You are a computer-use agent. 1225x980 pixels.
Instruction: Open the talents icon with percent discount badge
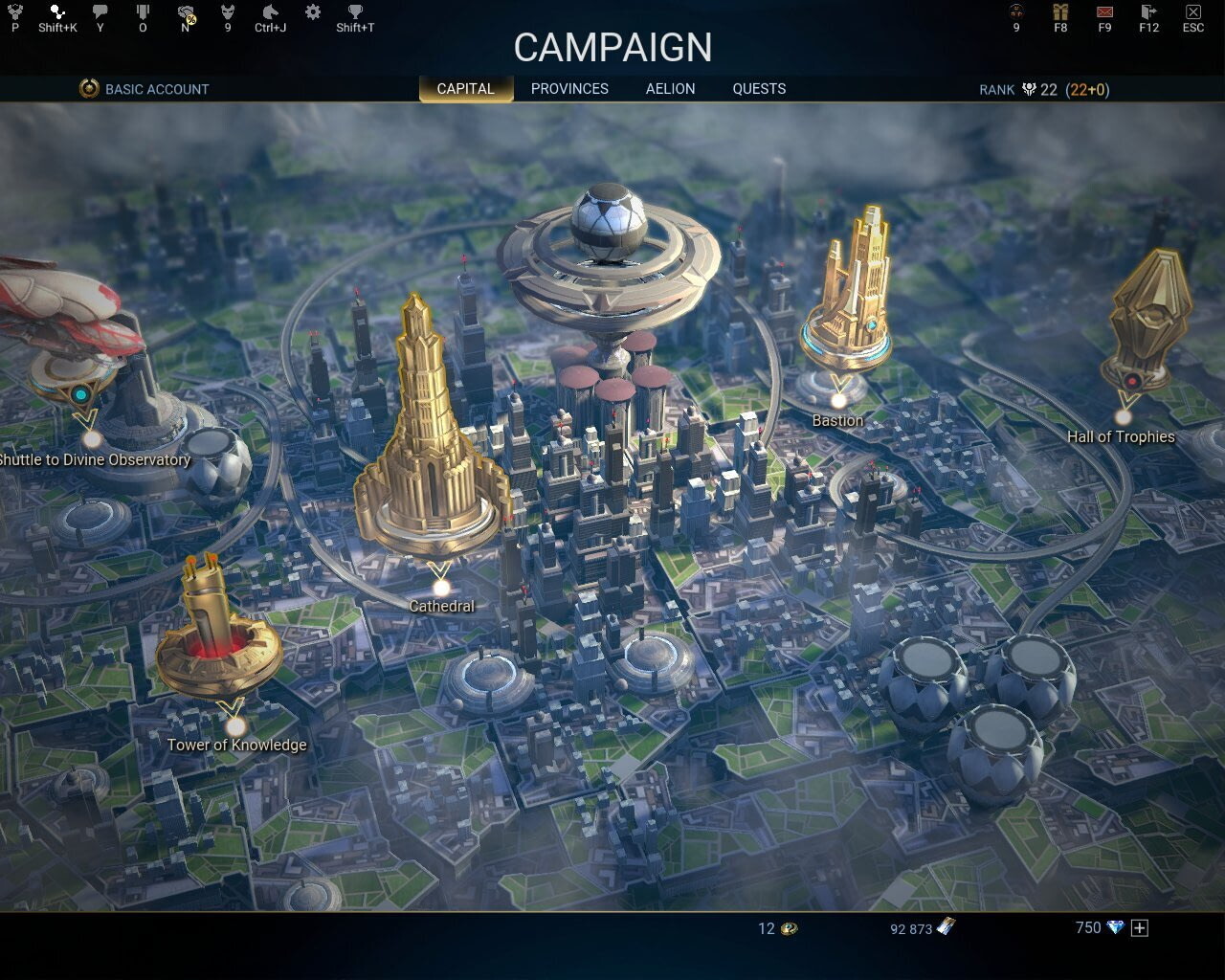point(185,13)
